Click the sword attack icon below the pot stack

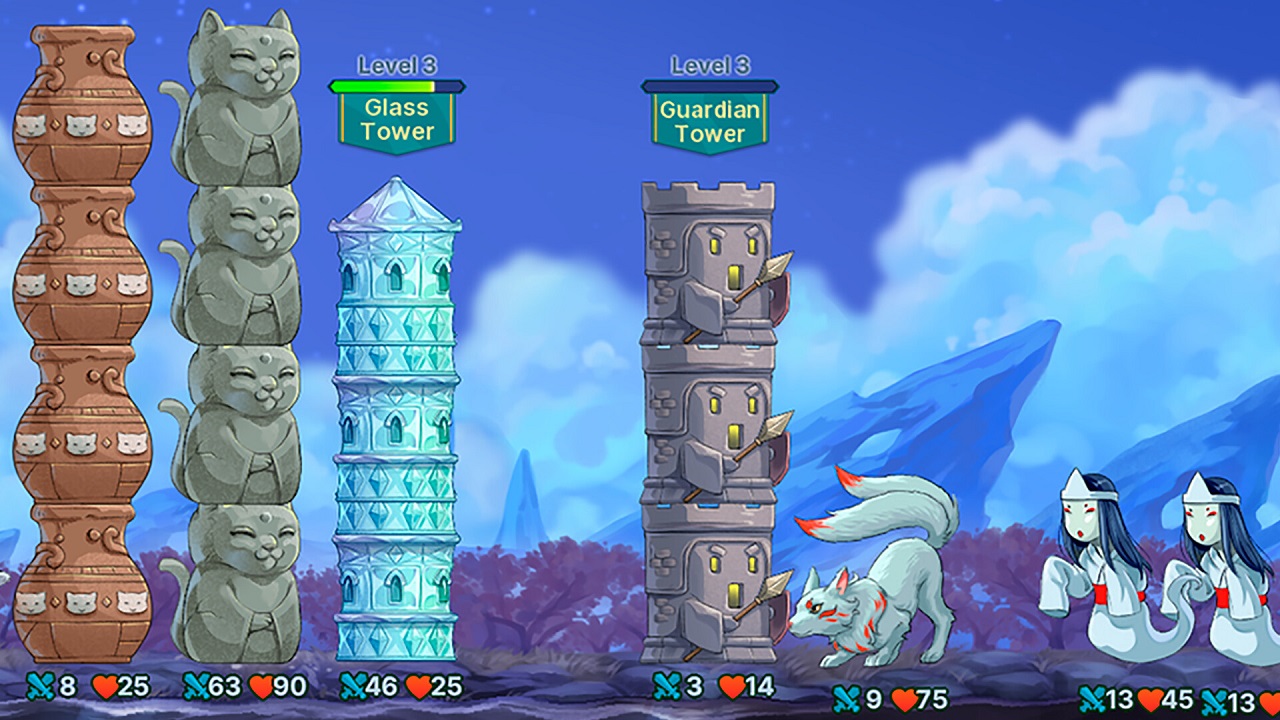coord(38,687)
